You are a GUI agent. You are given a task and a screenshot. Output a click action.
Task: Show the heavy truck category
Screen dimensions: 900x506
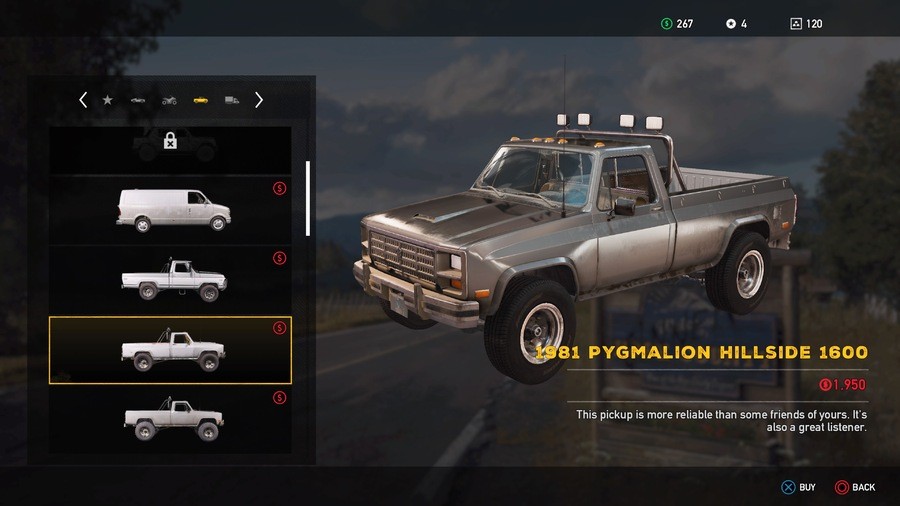[232, 100]
